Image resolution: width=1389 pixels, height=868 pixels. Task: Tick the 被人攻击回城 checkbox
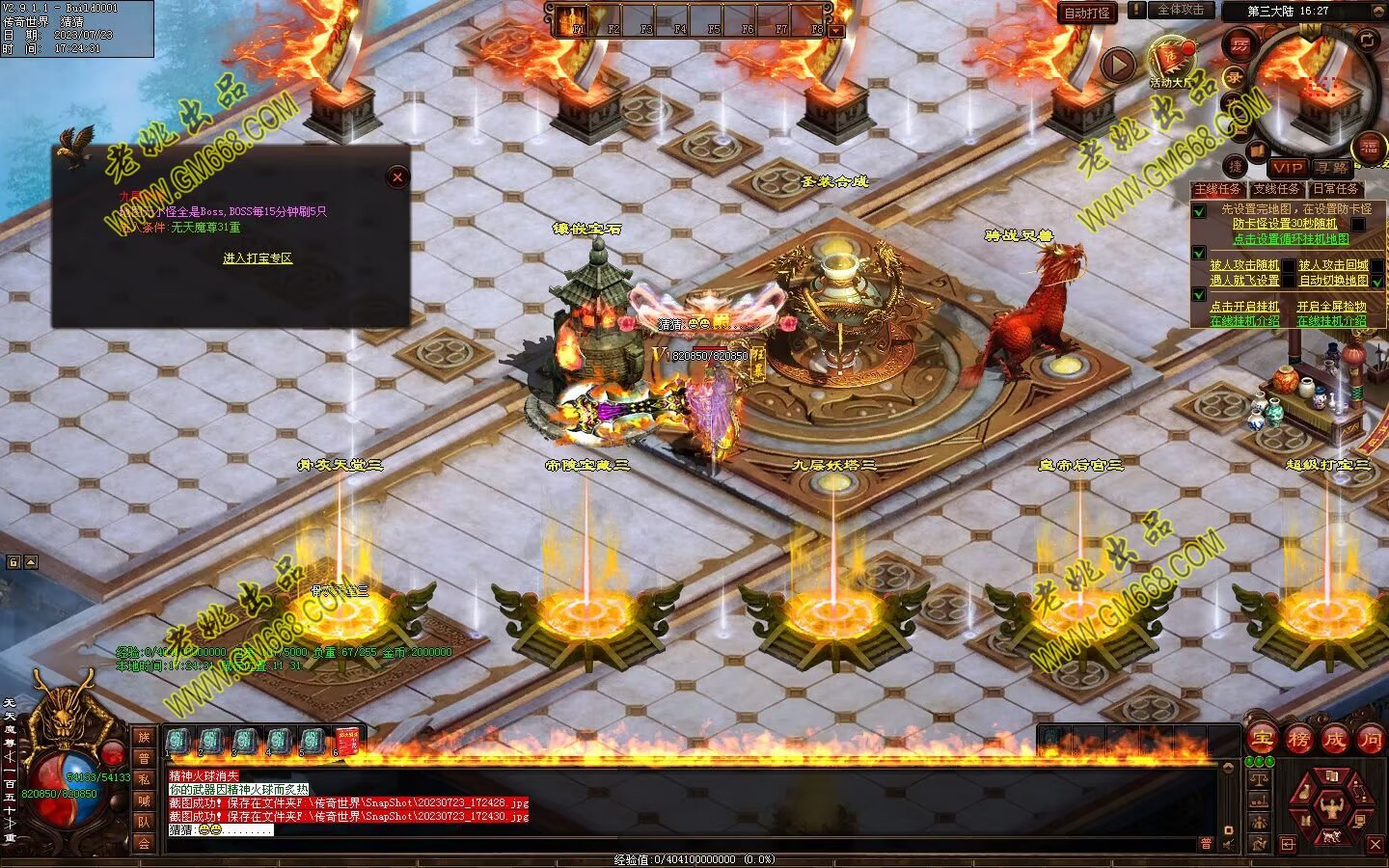click(1377, 265)
